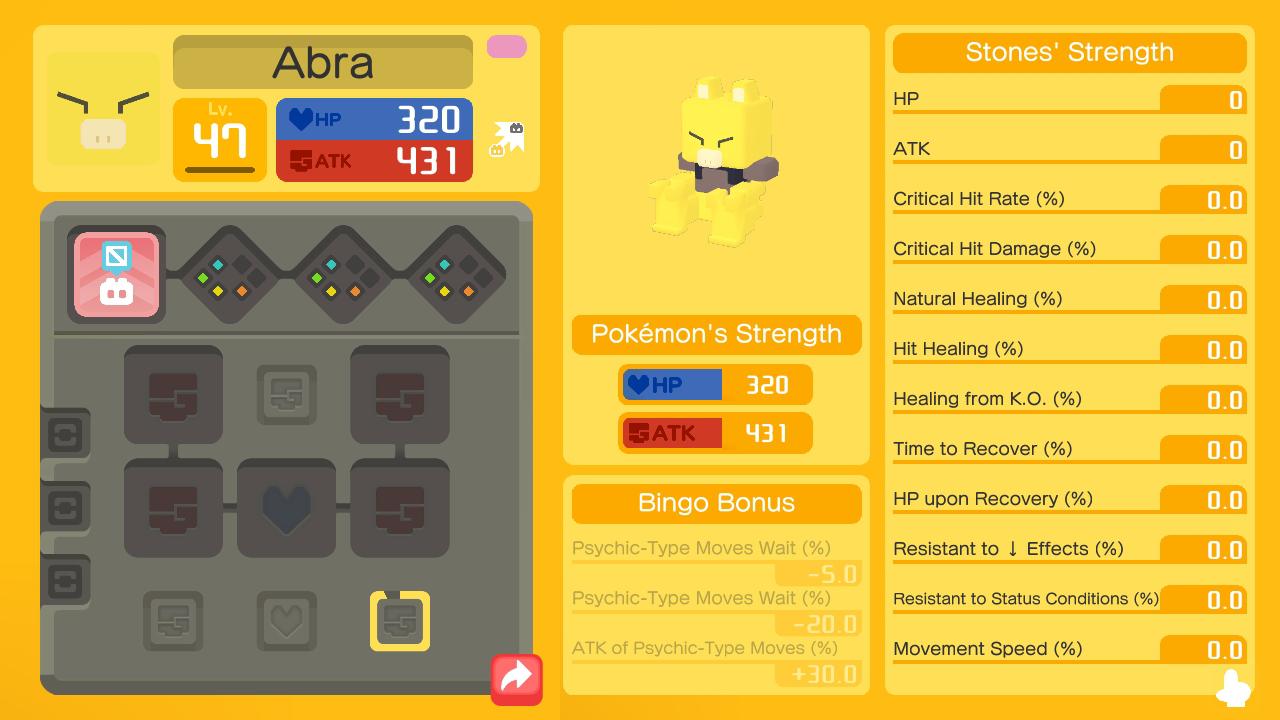Click the blue HP 320 stat bar
Screen dimensions: 1280x720
(374, 118)
